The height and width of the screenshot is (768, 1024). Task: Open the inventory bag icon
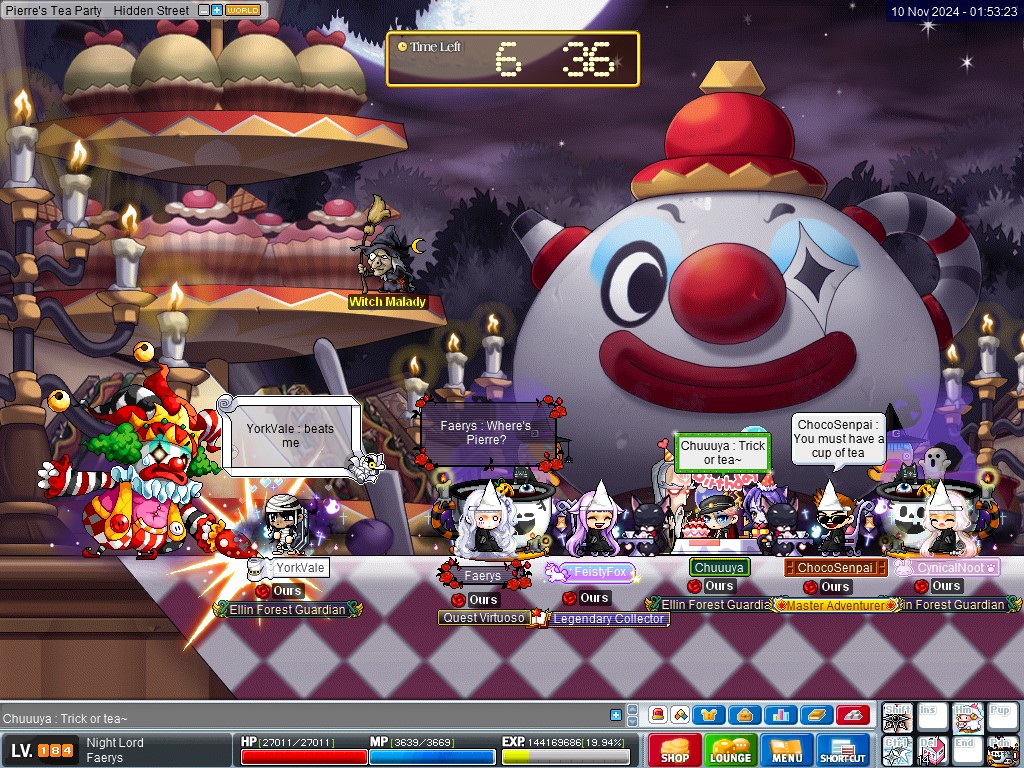point(743,715)
